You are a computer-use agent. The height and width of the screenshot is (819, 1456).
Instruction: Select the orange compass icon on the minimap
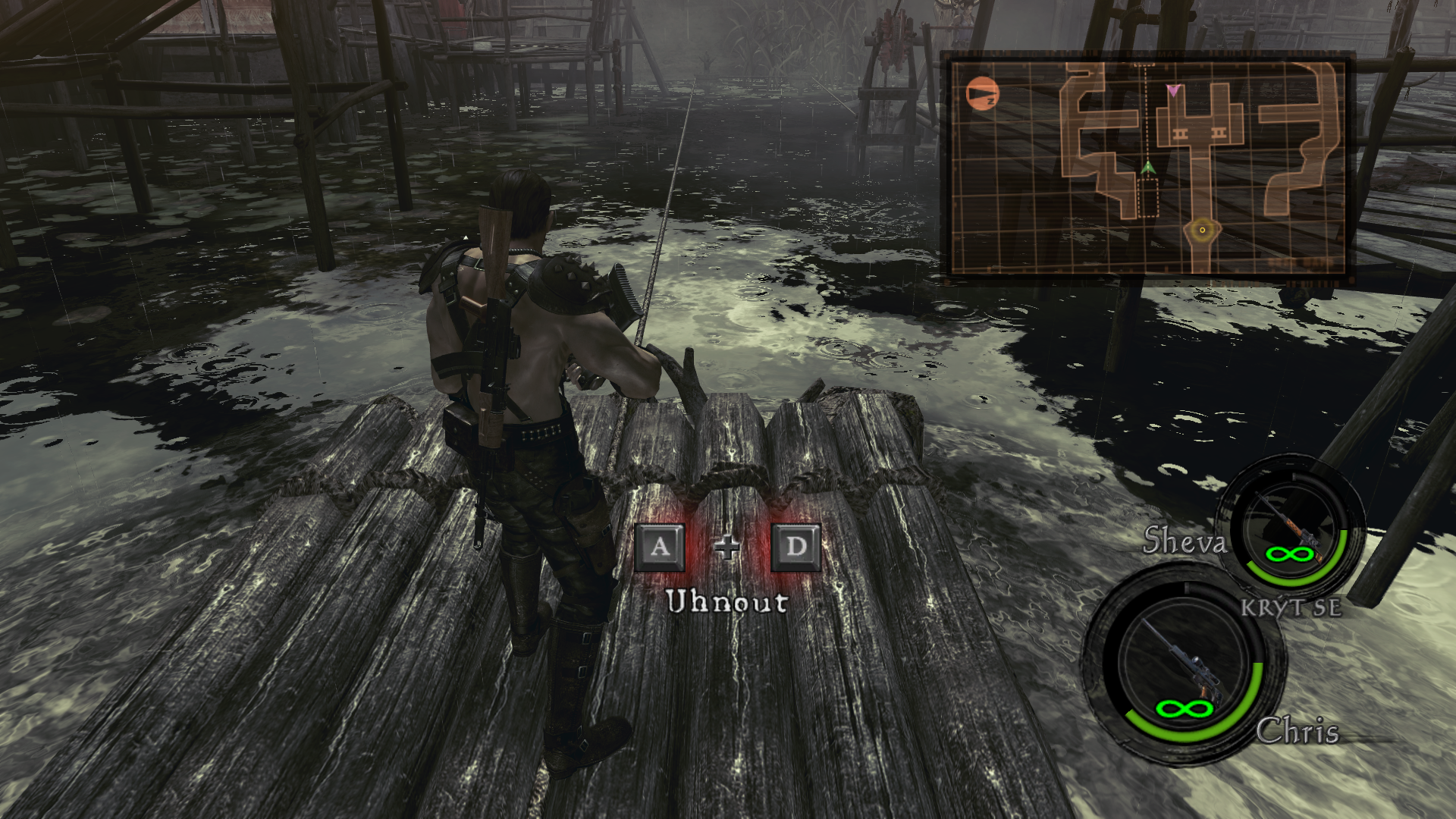(x=983, y=94)
